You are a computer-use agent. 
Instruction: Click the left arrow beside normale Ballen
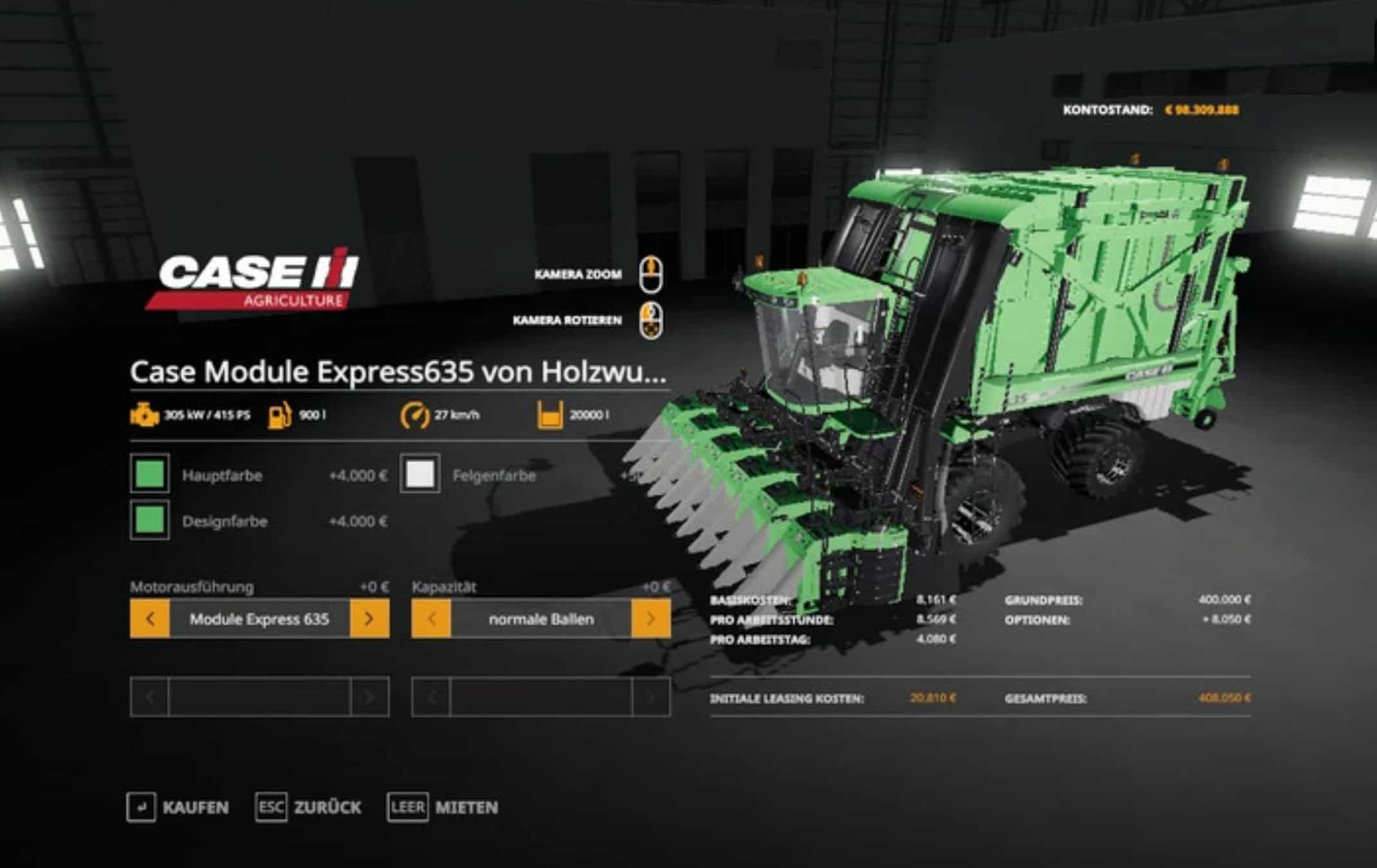click(432, 619)
